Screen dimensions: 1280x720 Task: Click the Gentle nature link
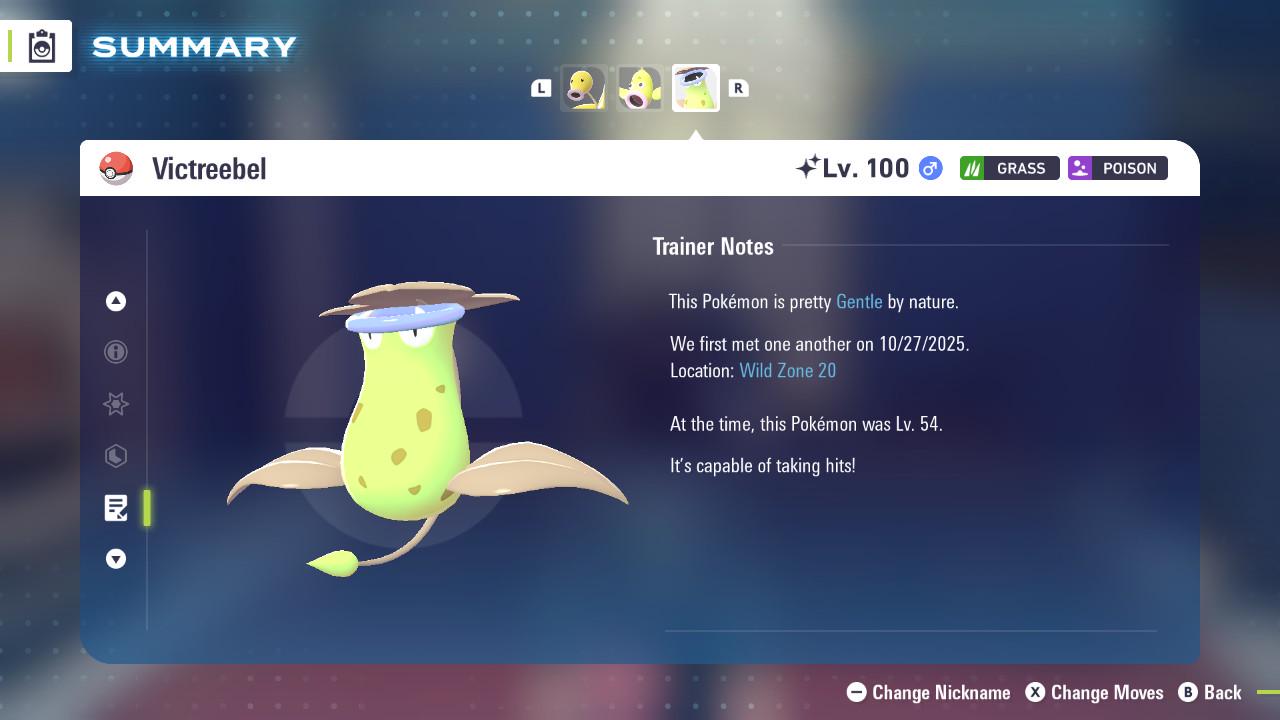tap(858, 301)
